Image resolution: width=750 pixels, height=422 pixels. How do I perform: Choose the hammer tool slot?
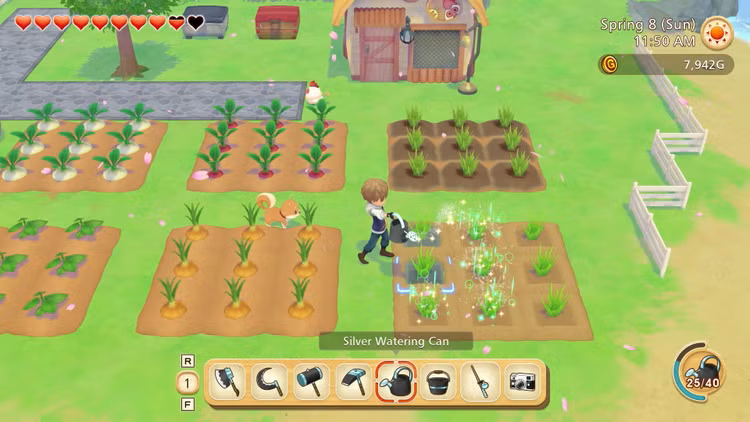coord(310,381)
